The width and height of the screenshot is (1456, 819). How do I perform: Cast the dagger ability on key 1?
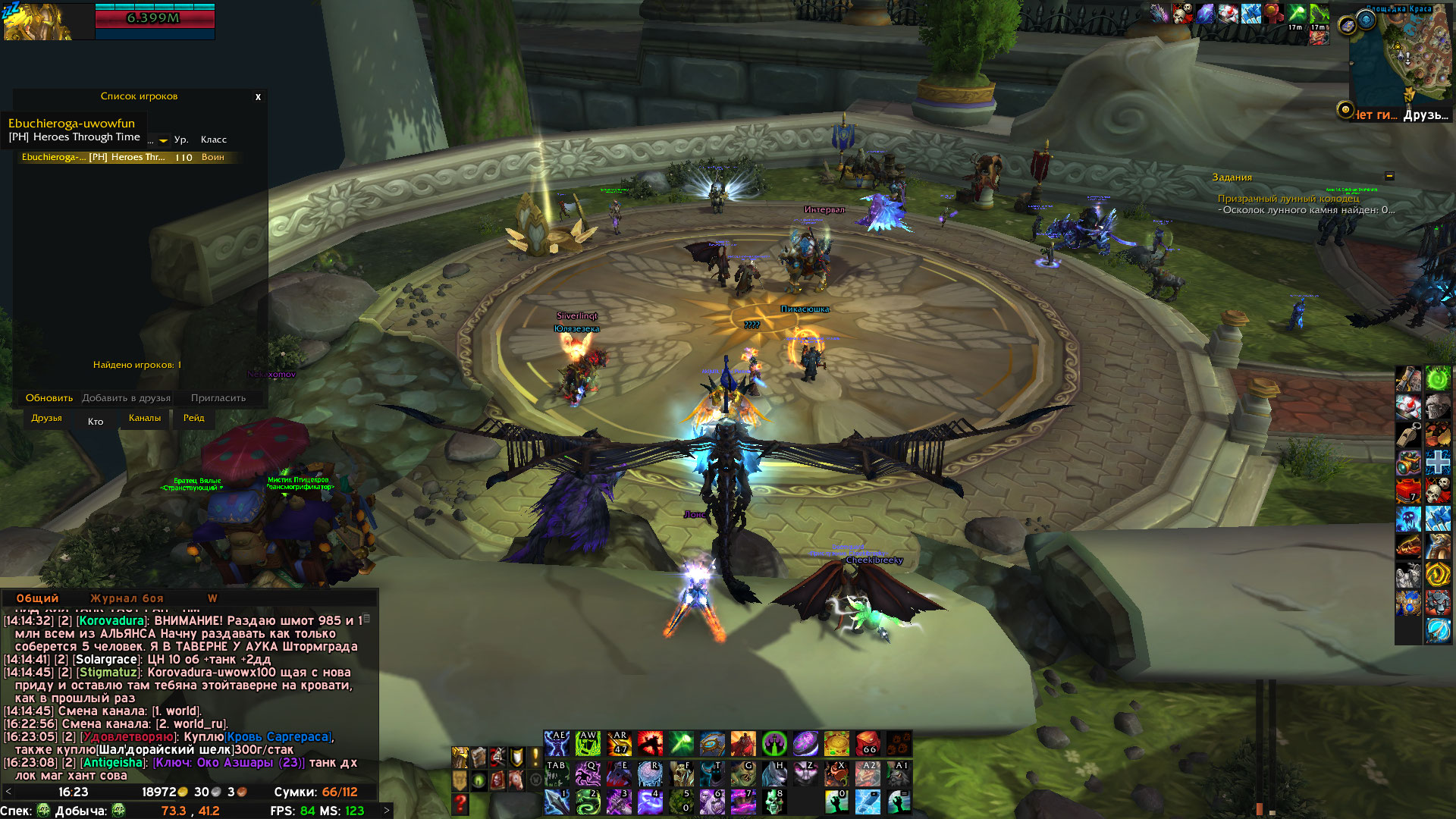click(x=557, y=802)
